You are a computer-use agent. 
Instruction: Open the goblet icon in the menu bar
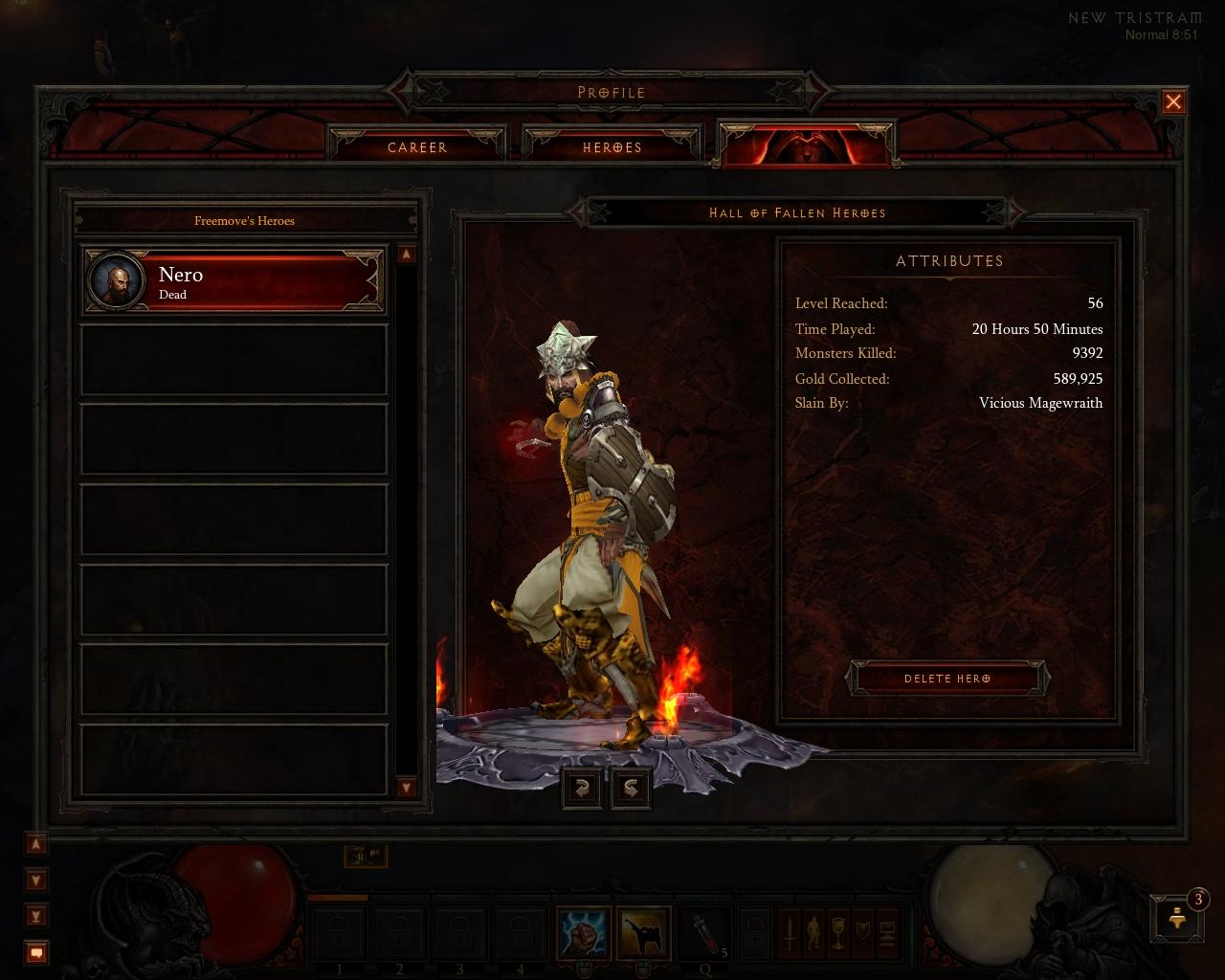[x=838, y=933]
